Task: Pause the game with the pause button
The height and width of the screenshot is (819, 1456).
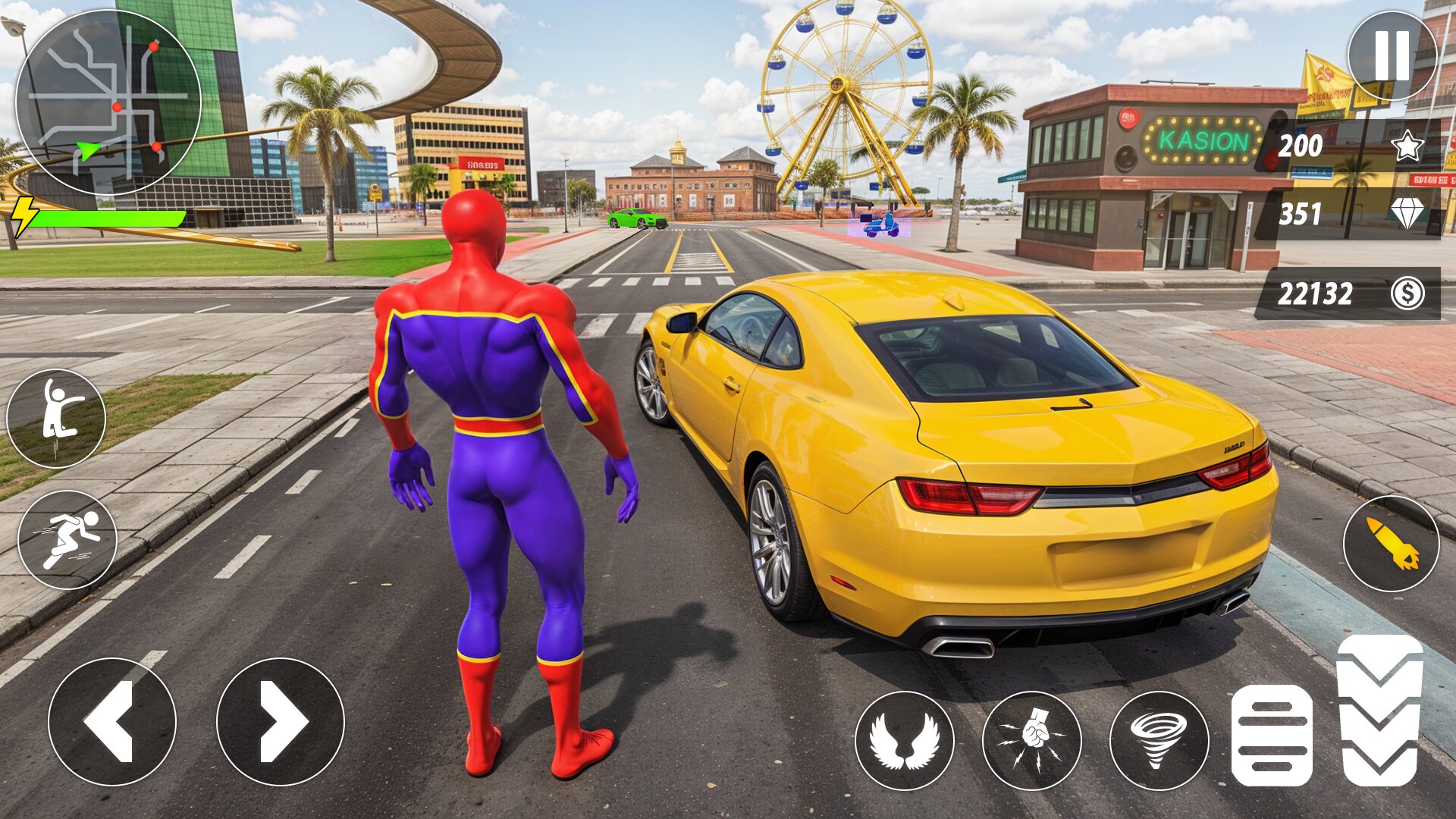Action: click(x=1392, y=55)
